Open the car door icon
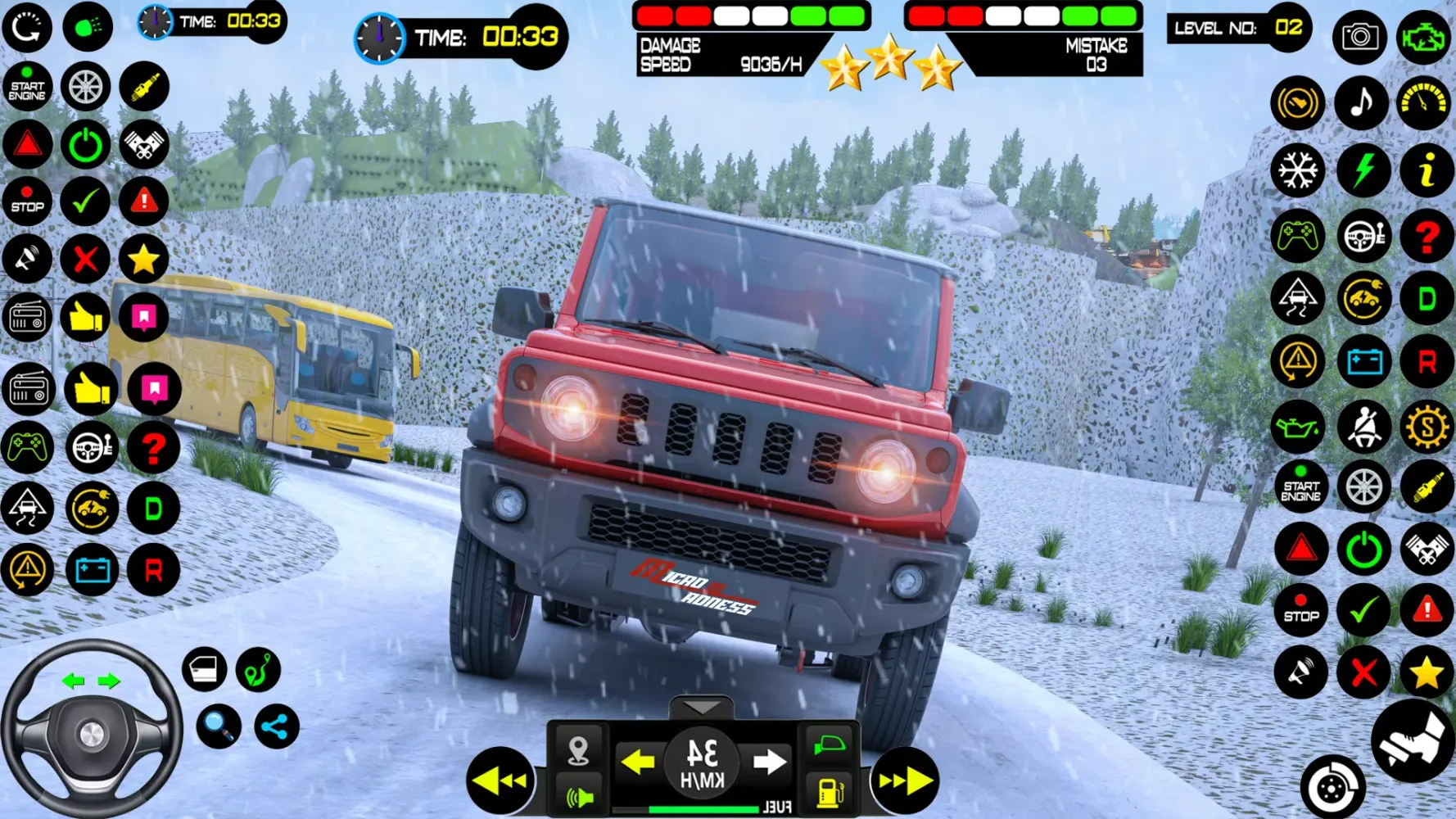This screenshot has height=819, width=1456. 204,670
